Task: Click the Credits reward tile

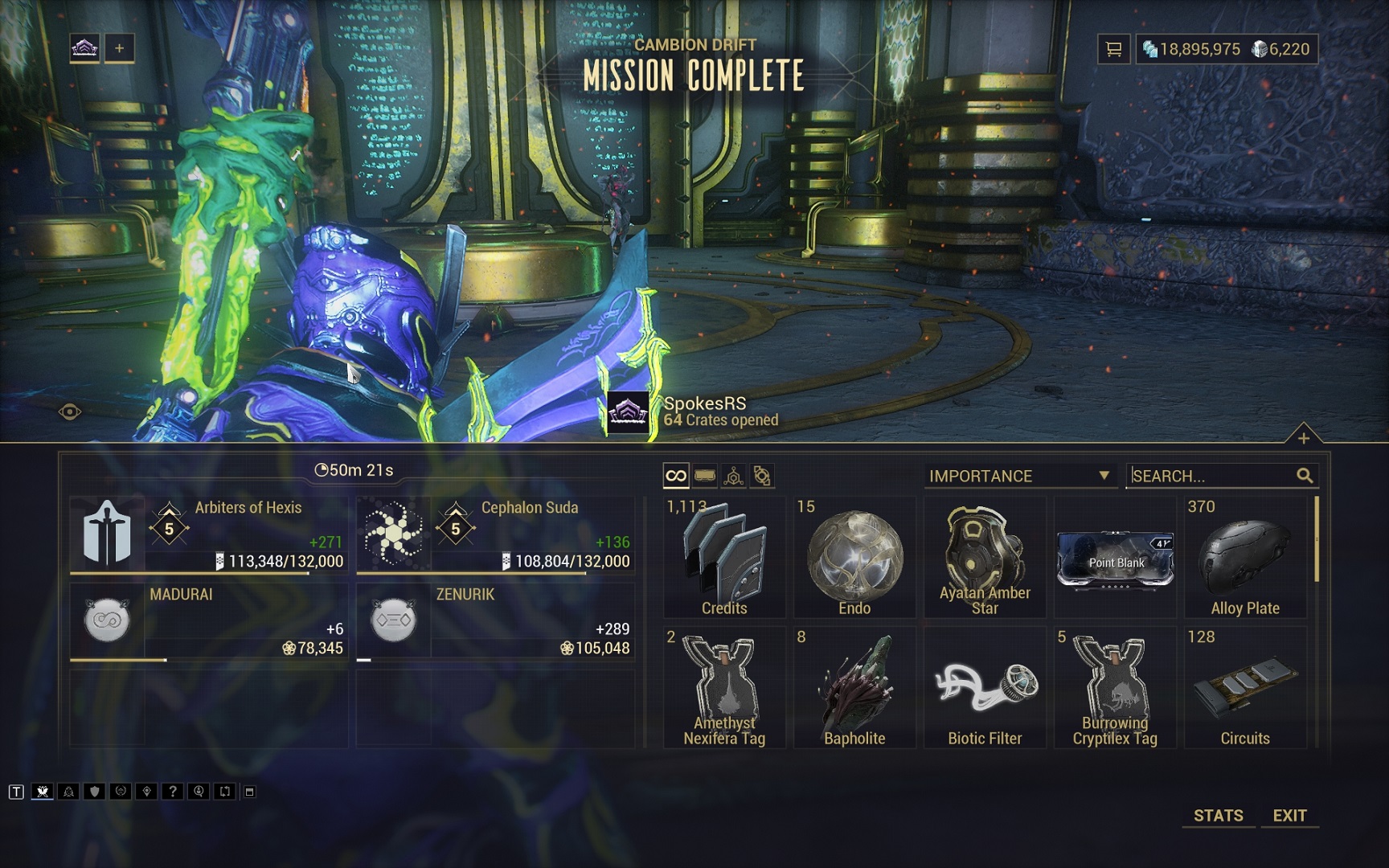Action: pos(724,558)
